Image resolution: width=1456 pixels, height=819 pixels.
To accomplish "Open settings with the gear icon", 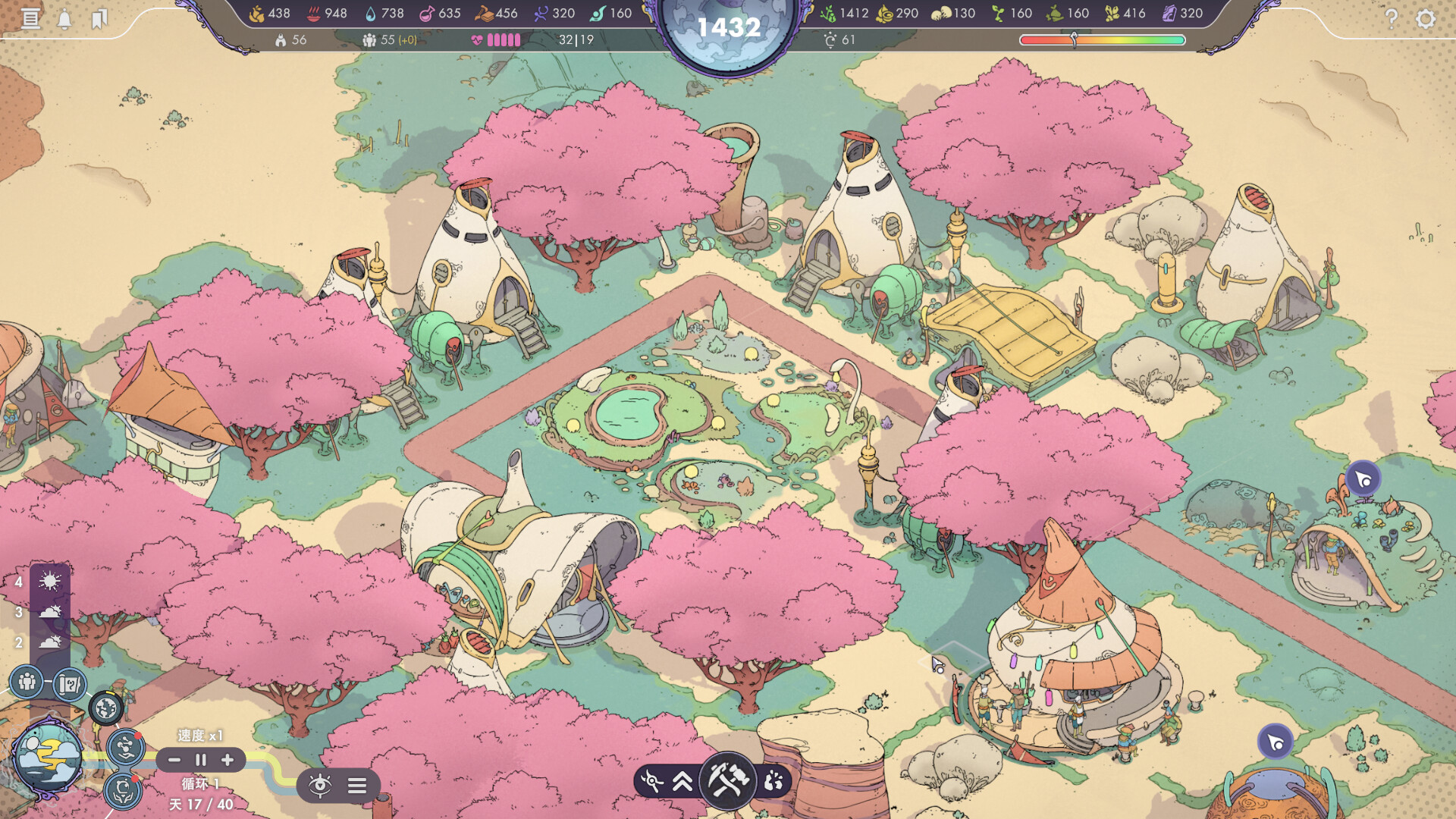I will (1426, 18).
